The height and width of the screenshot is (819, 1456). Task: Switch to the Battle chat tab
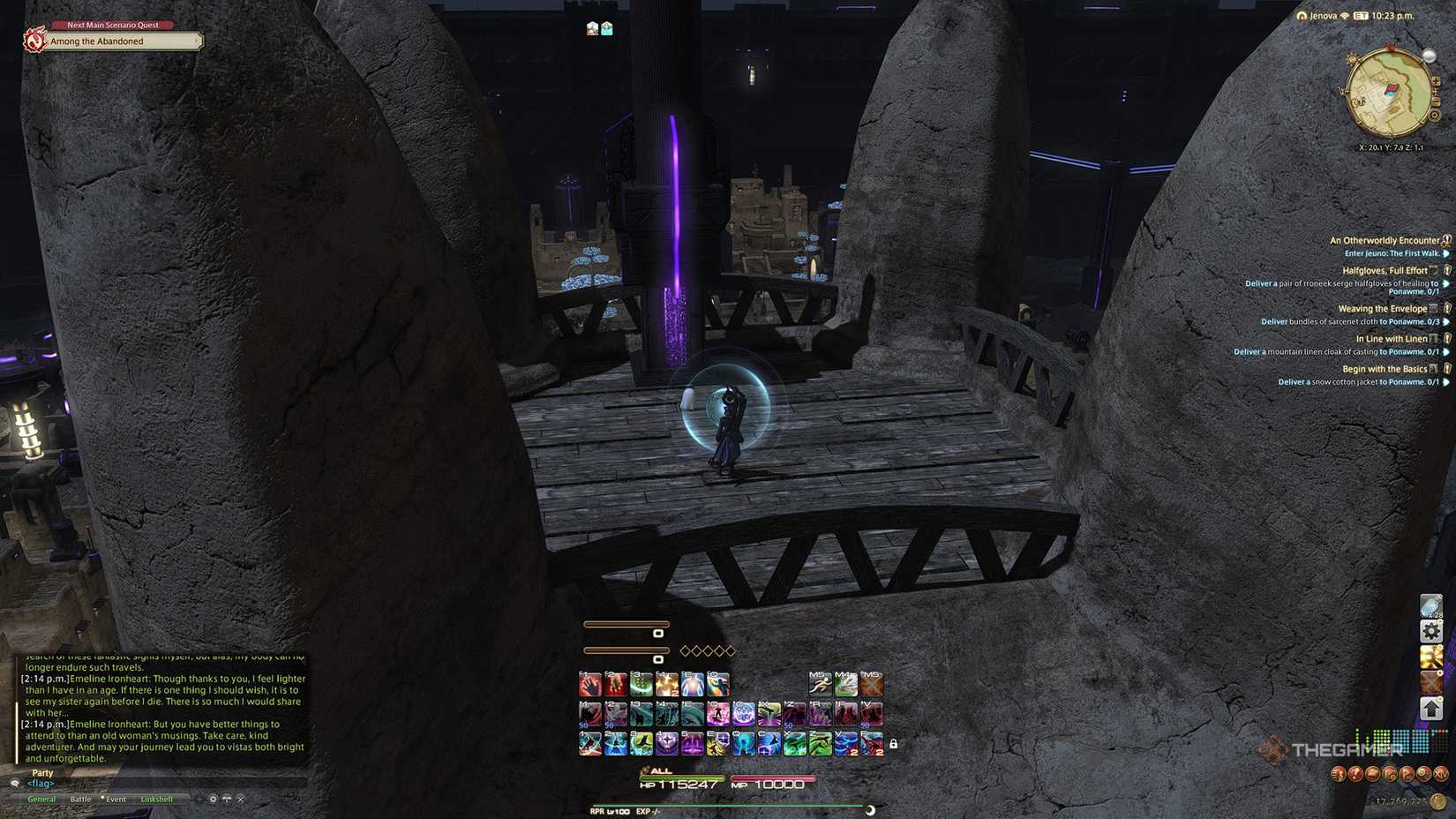(81, 799)
